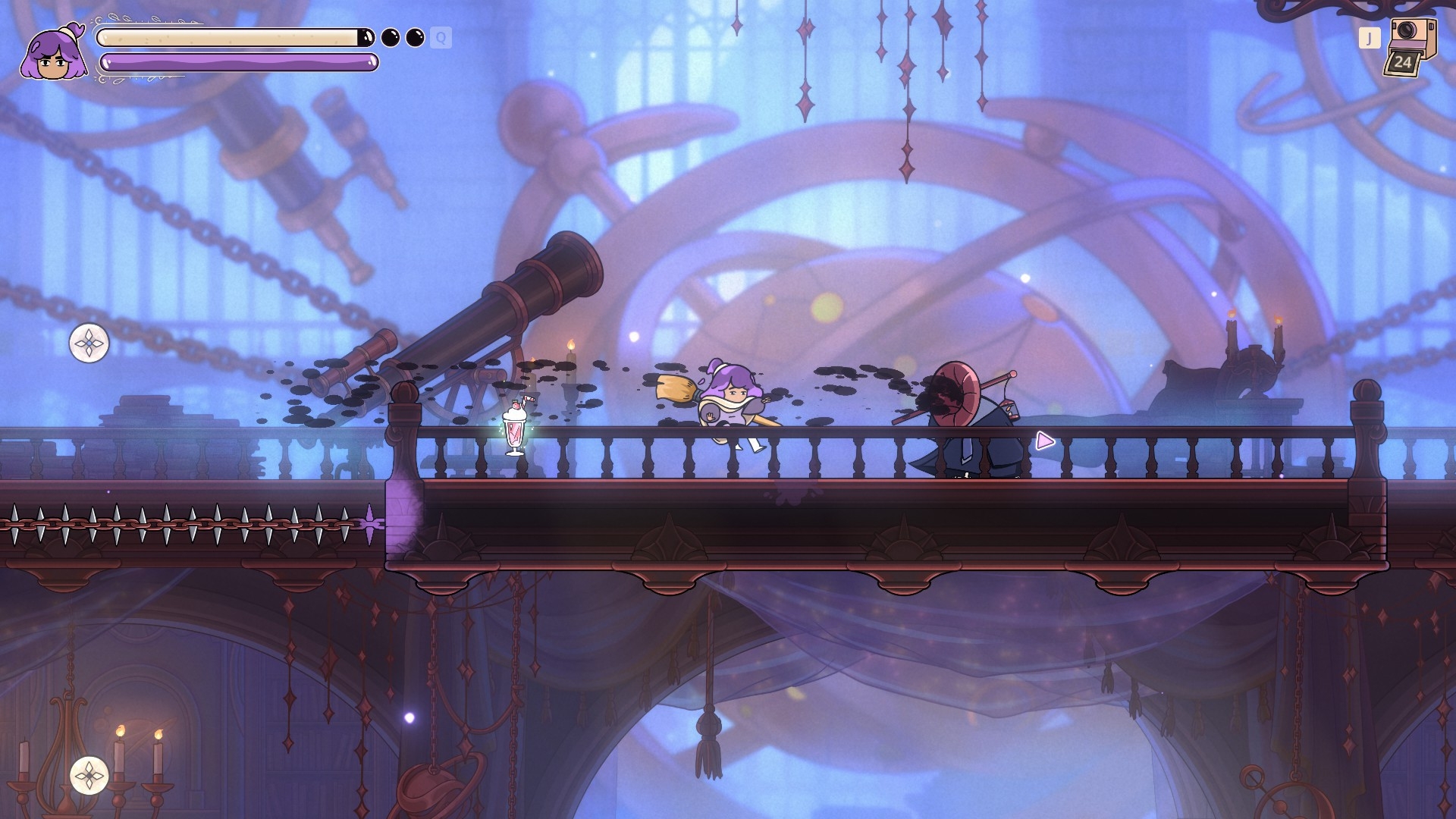Open the polaroid camera photo counter

1410,47
